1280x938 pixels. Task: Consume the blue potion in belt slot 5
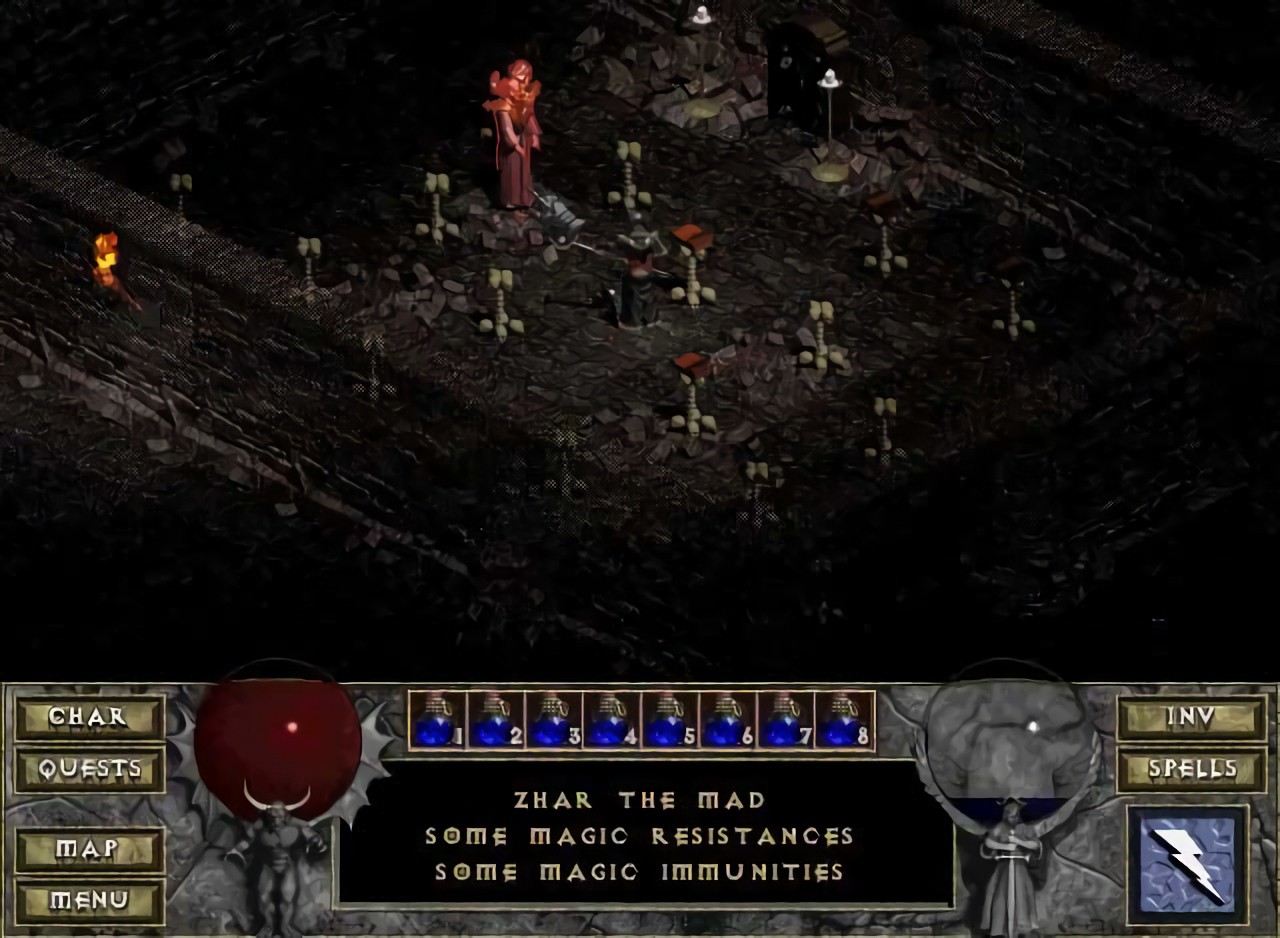pyautogui.click(x=669, y=721)
